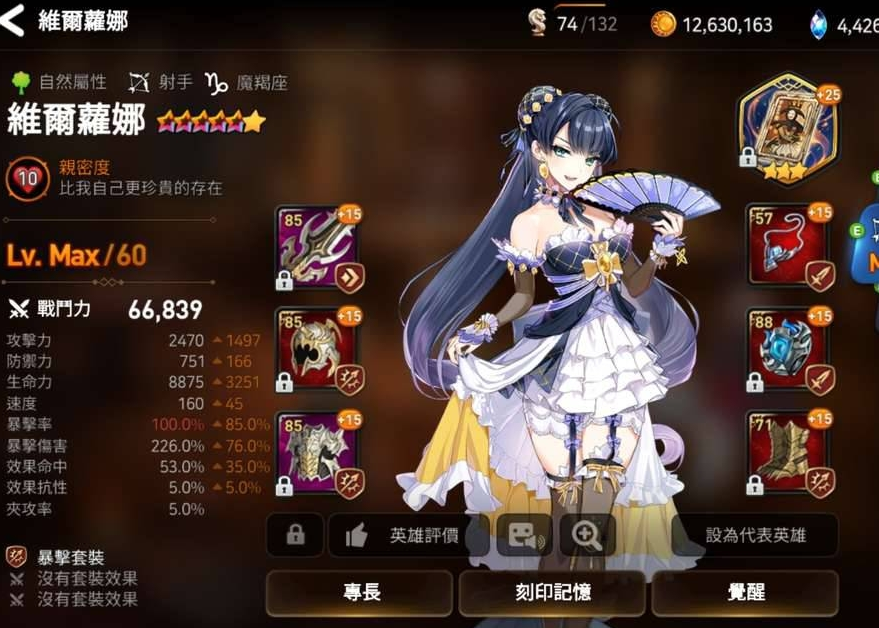Open the 專長 specialty menu
The image size is (879, 628).
(x=359, y=592)
